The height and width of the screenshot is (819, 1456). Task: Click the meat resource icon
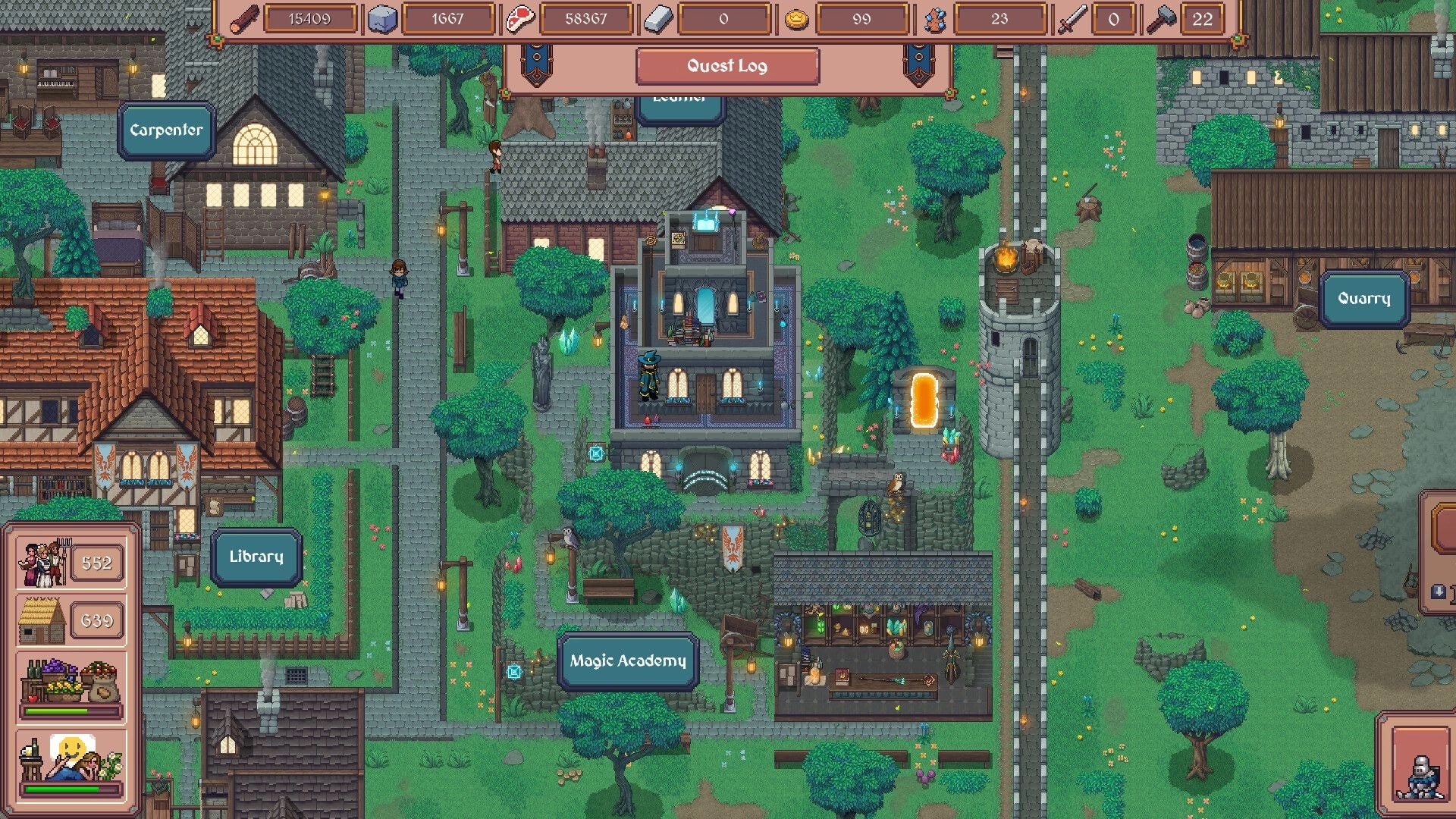[x=519, y=18]
